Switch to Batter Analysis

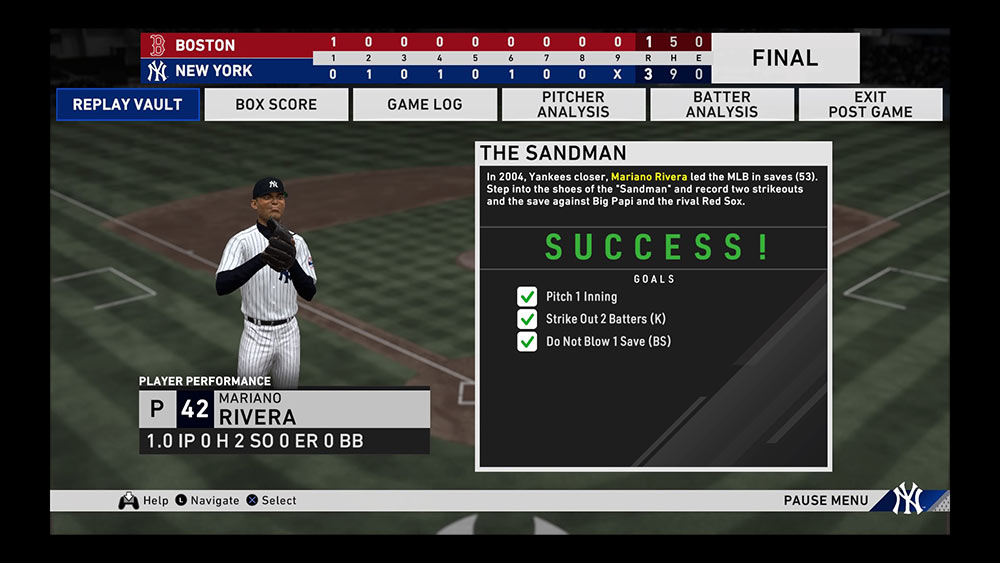click(722, 104)
